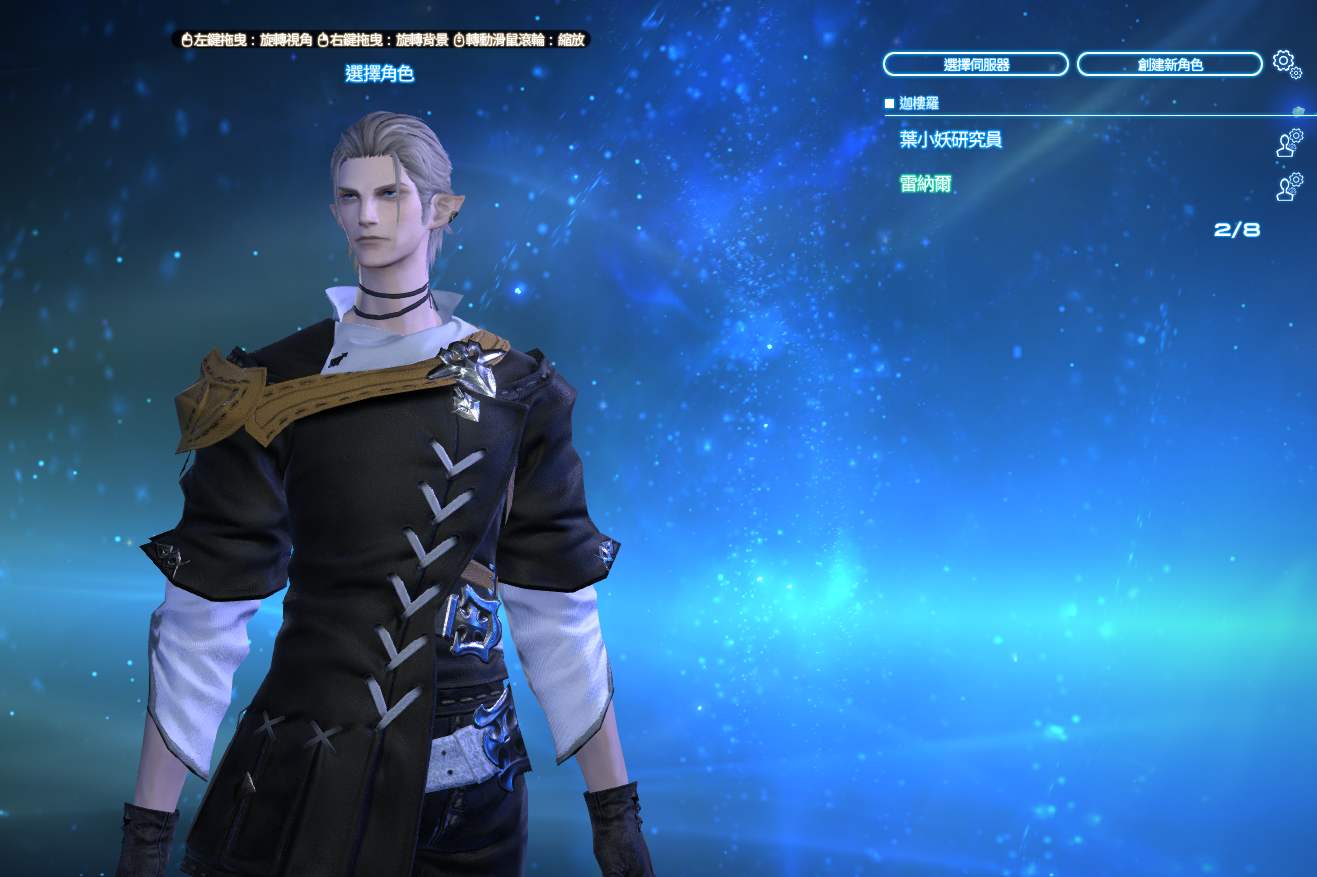Viewport: 1317px width, 877px height.
Task: Open character options icon beside 葉小妖研究員
Action: coord(1289,143)
